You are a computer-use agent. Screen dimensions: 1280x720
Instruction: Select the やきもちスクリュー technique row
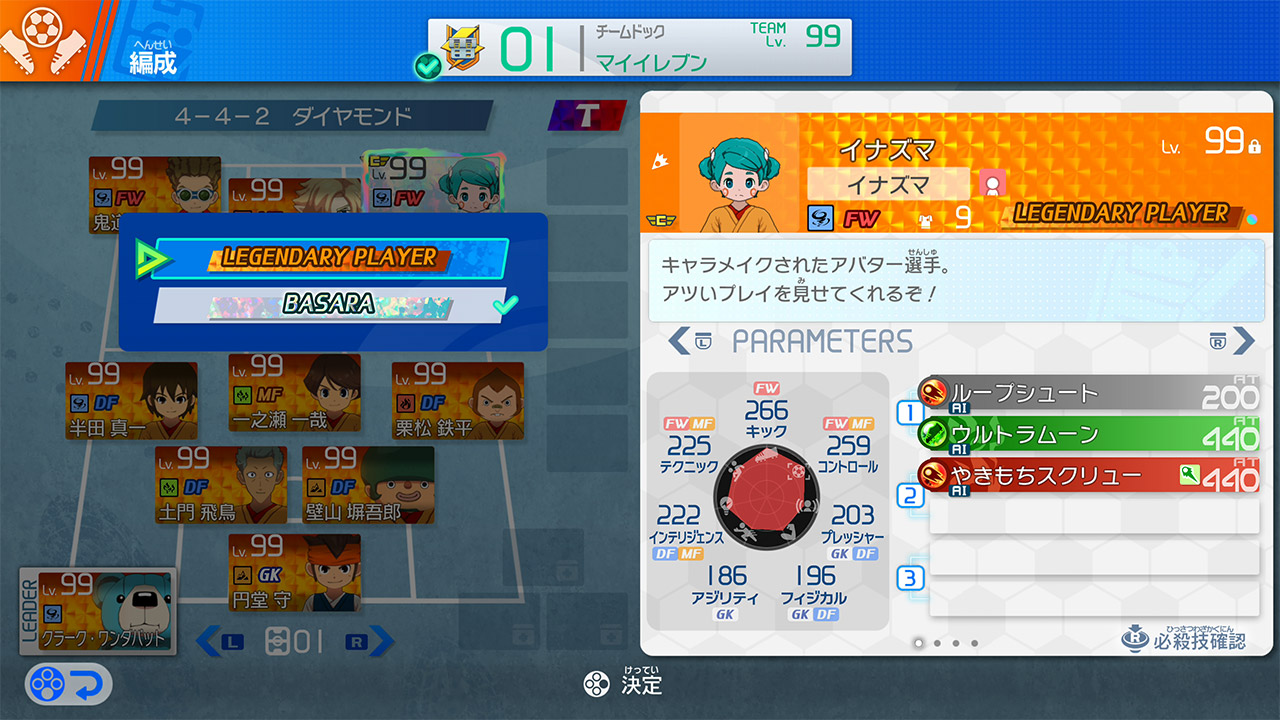pos(1090,476)
